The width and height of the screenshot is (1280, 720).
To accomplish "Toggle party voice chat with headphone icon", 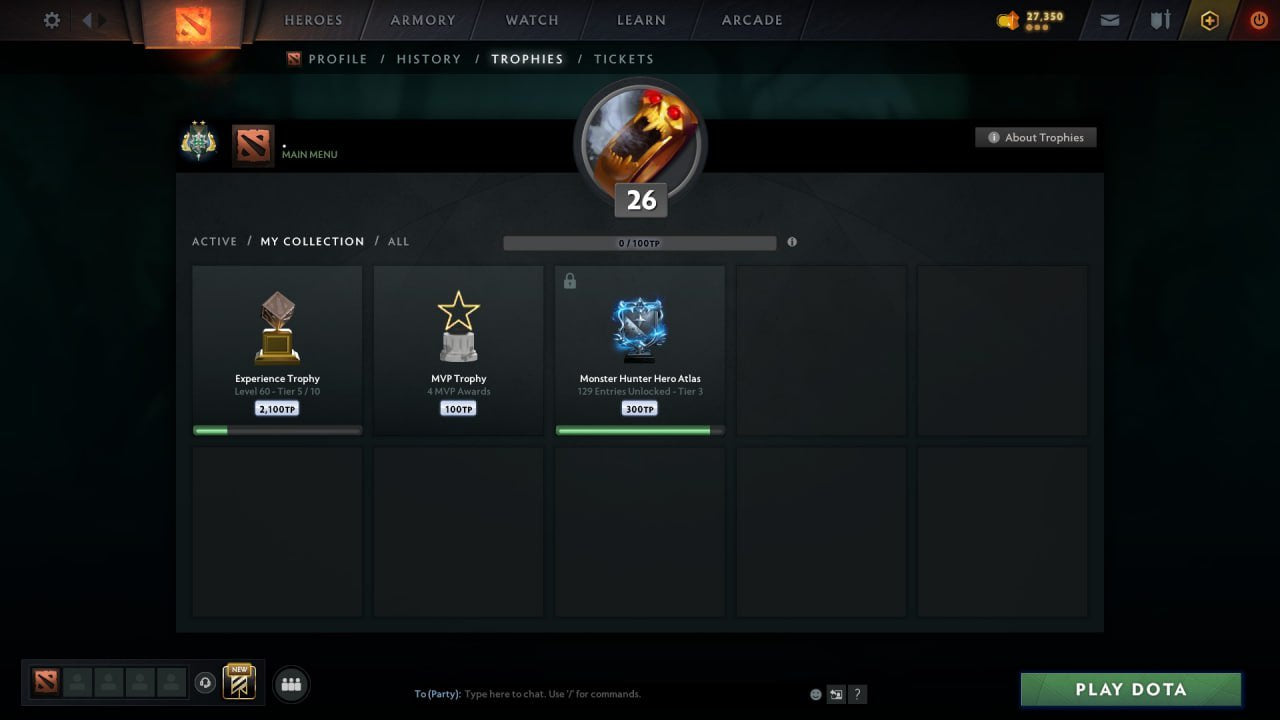I will (x=206, y=683).
